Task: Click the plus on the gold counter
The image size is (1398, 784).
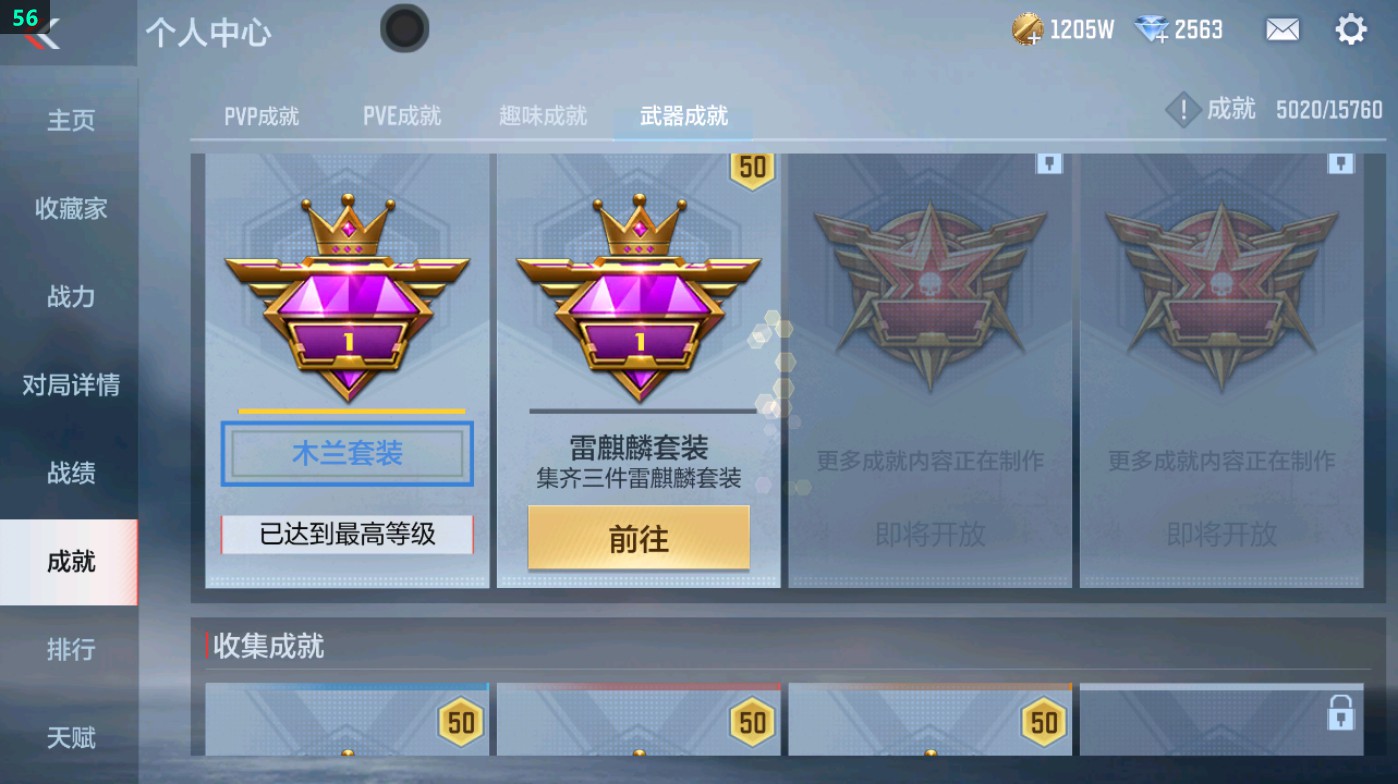Action: (1035, 38)
